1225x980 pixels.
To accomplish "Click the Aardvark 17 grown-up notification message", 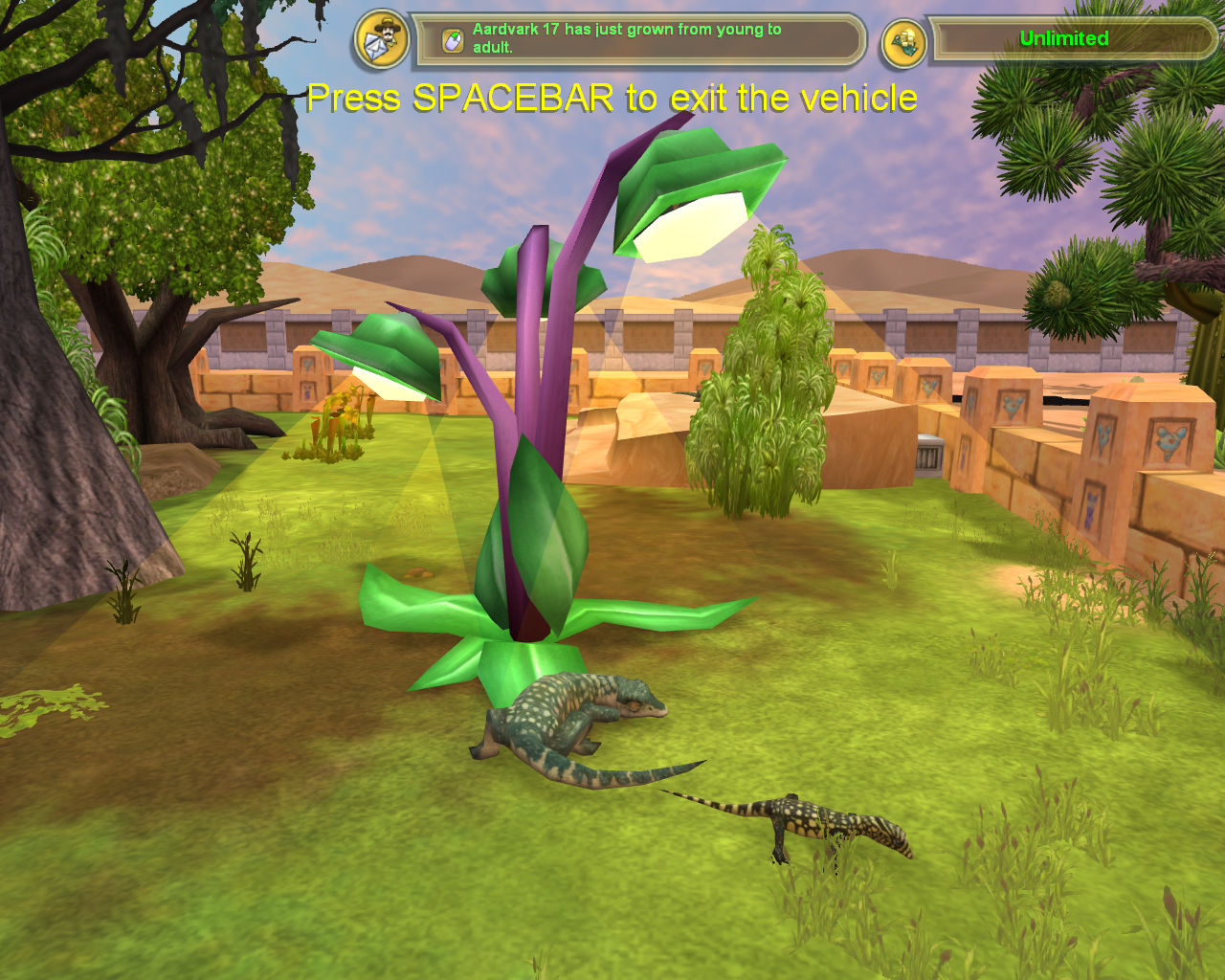I will [x=627, y=38].
